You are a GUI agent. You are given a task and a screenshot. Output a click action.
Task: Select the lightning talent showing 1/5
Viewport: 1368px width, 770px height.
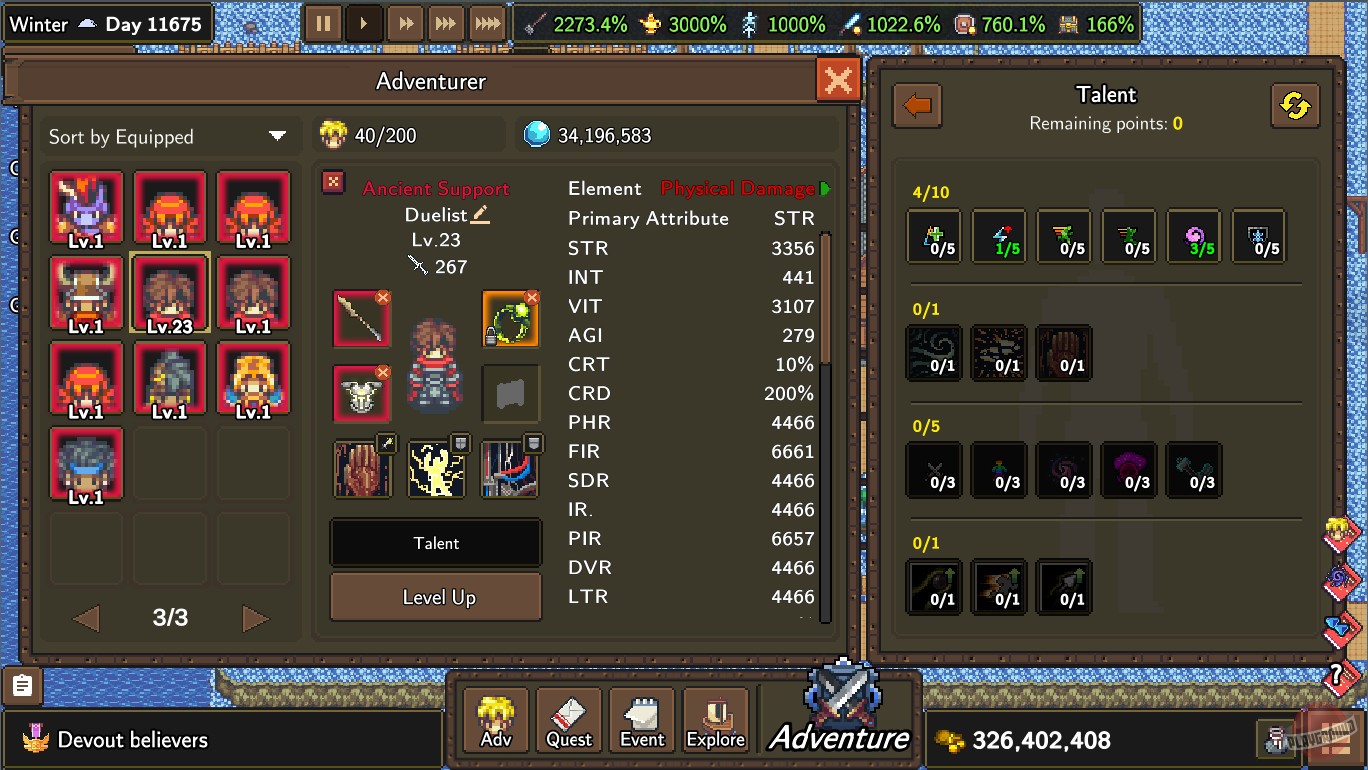(998, 236)
